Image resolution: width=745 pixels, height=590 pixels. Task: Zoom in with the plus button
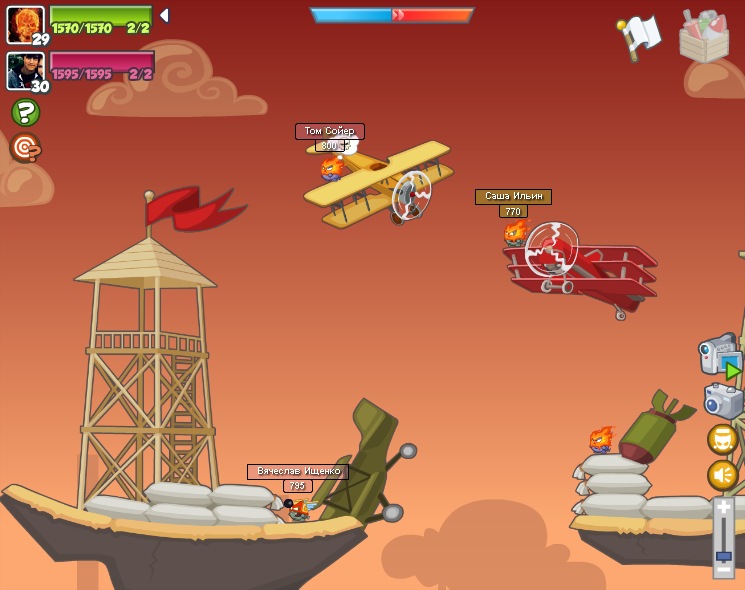[x=723, y=508]
